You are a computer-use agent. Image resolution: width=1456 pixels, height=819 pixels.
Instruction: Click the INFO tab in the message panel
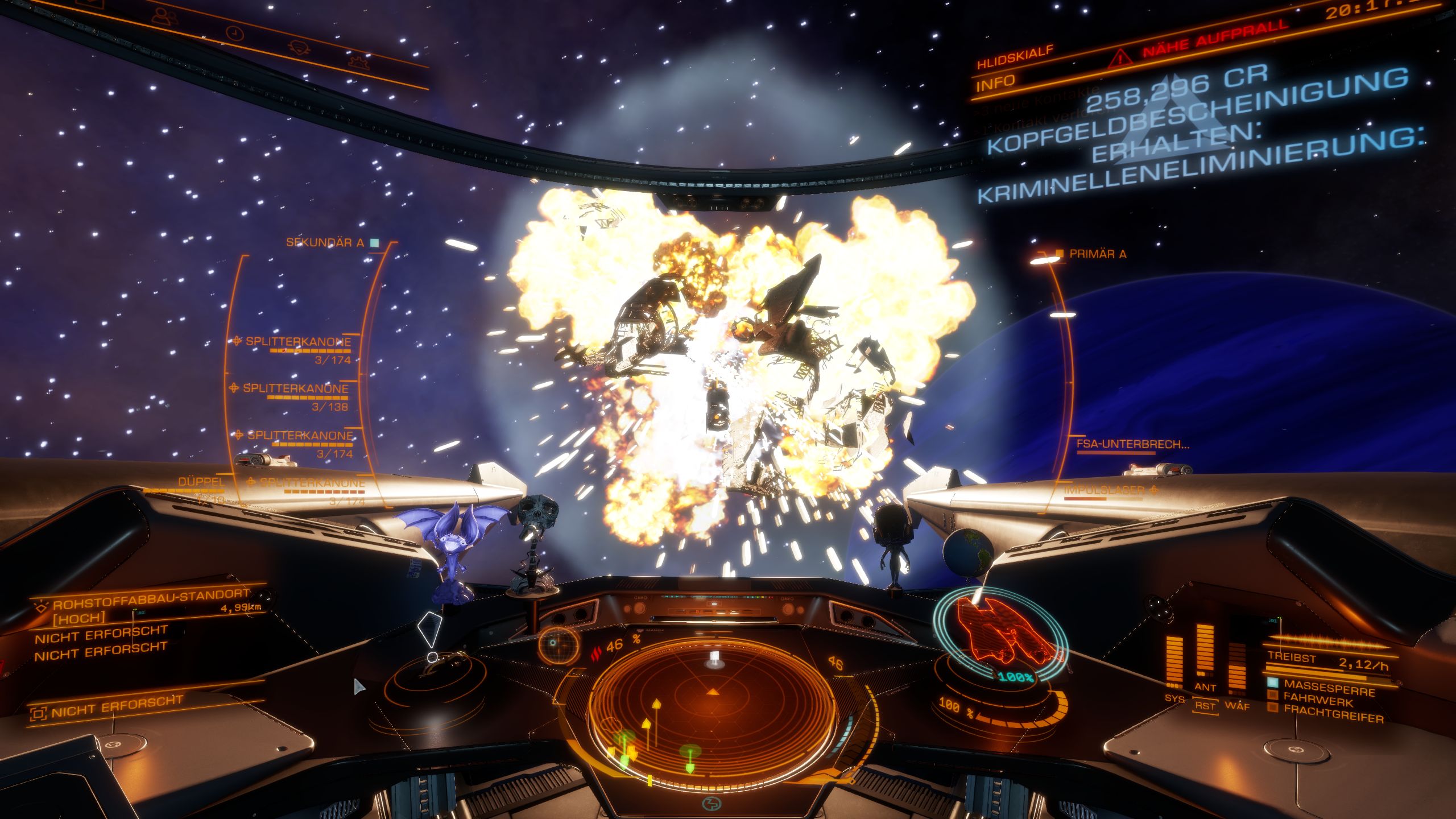[995, 83]
